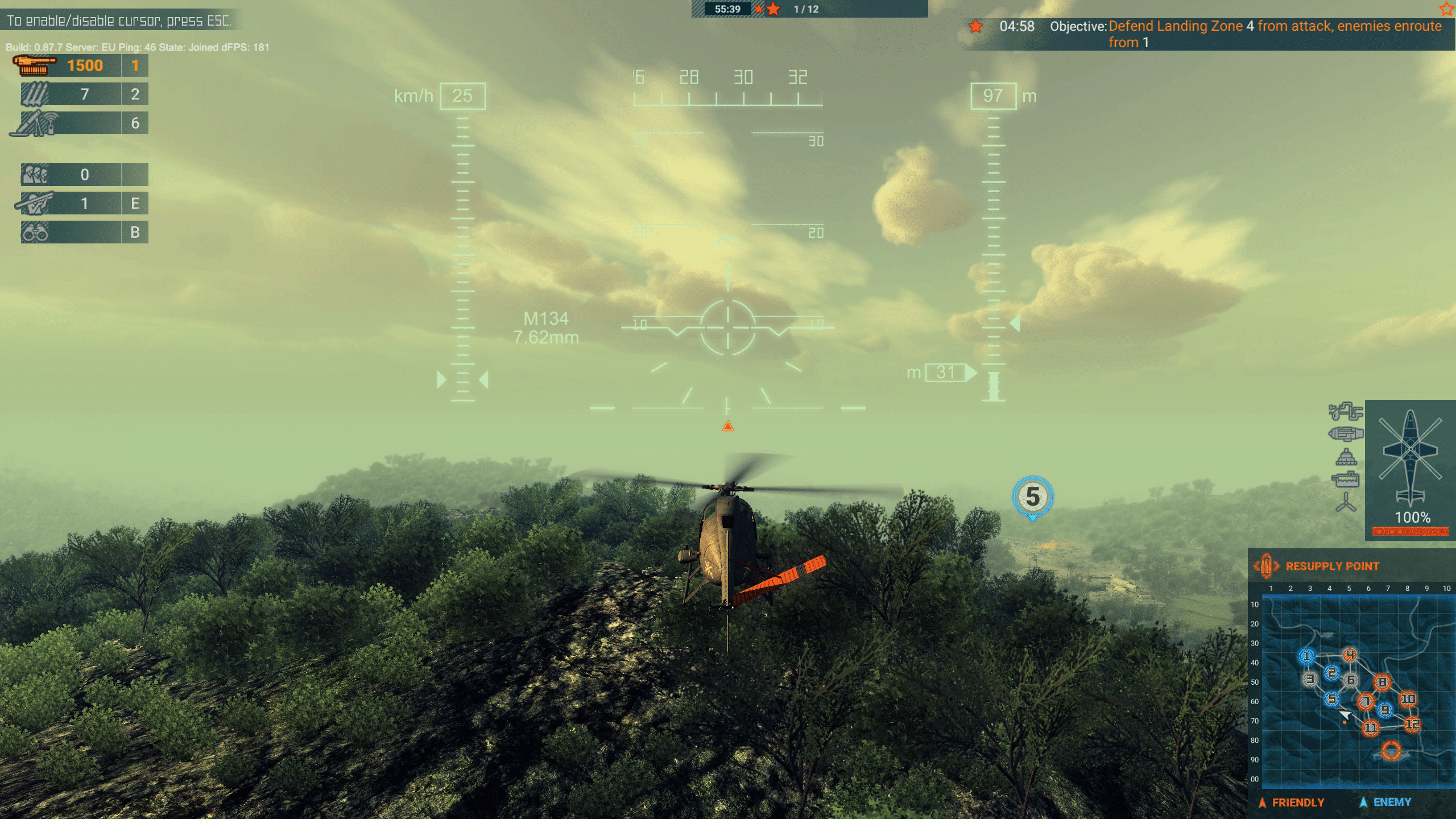This screenshot has width=1456, height=819.
Task: Click the fuel leak status icon
Action: [x=1345, y=411]
